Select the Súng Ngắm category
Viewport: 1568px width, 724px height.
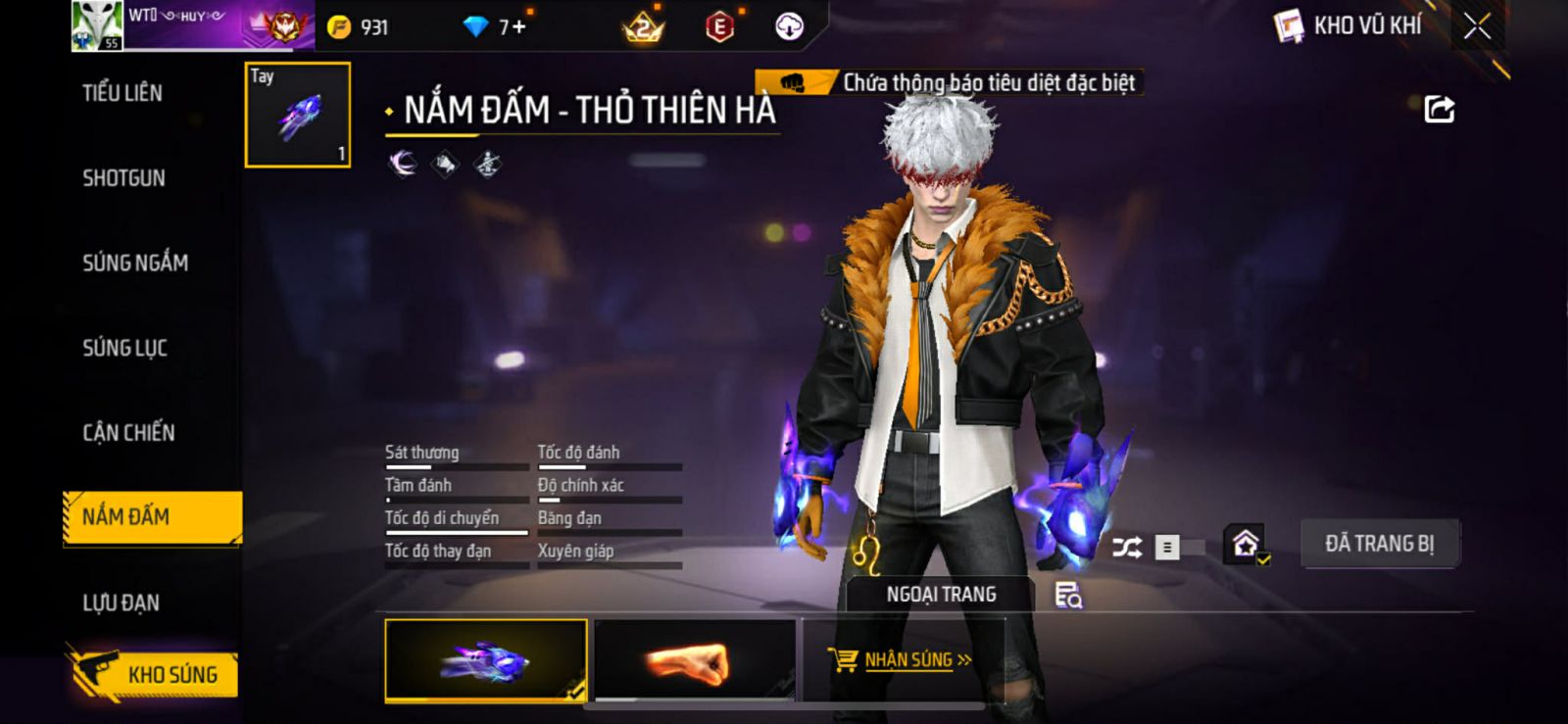(135, 263)
